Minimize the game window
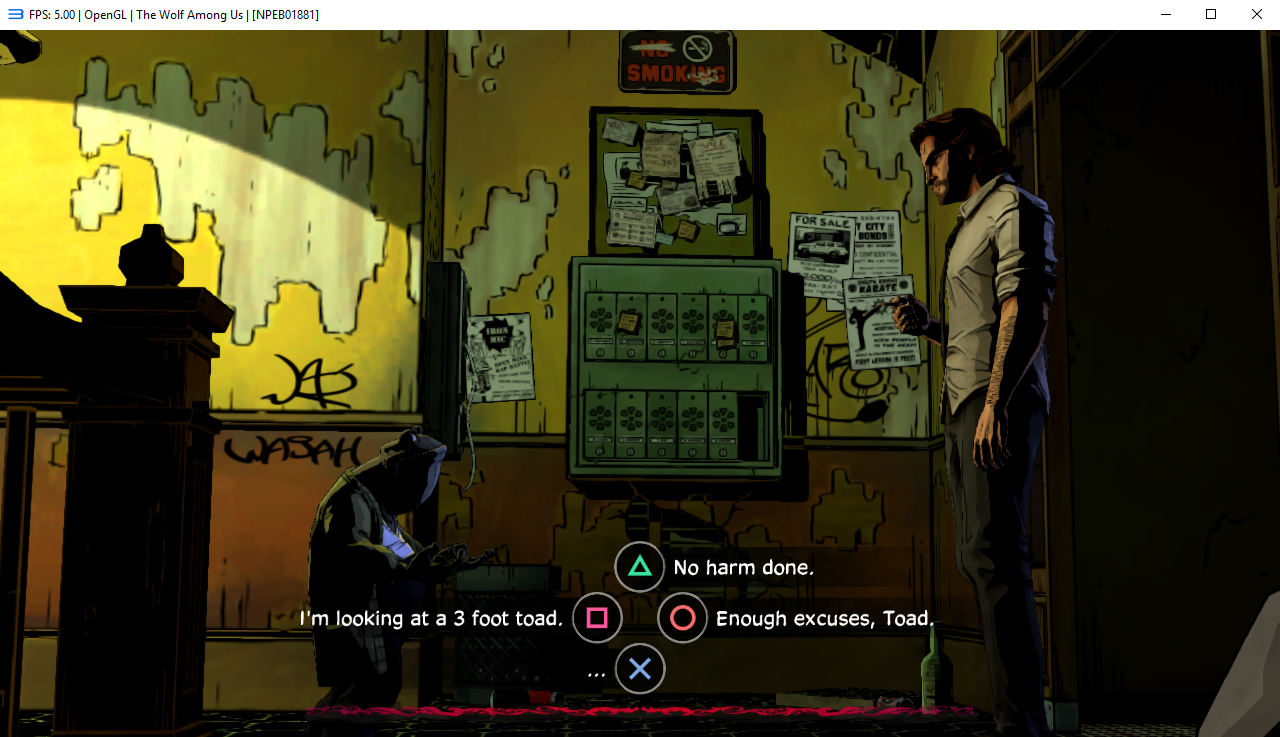1280x737 pixels. (1165, 14)
